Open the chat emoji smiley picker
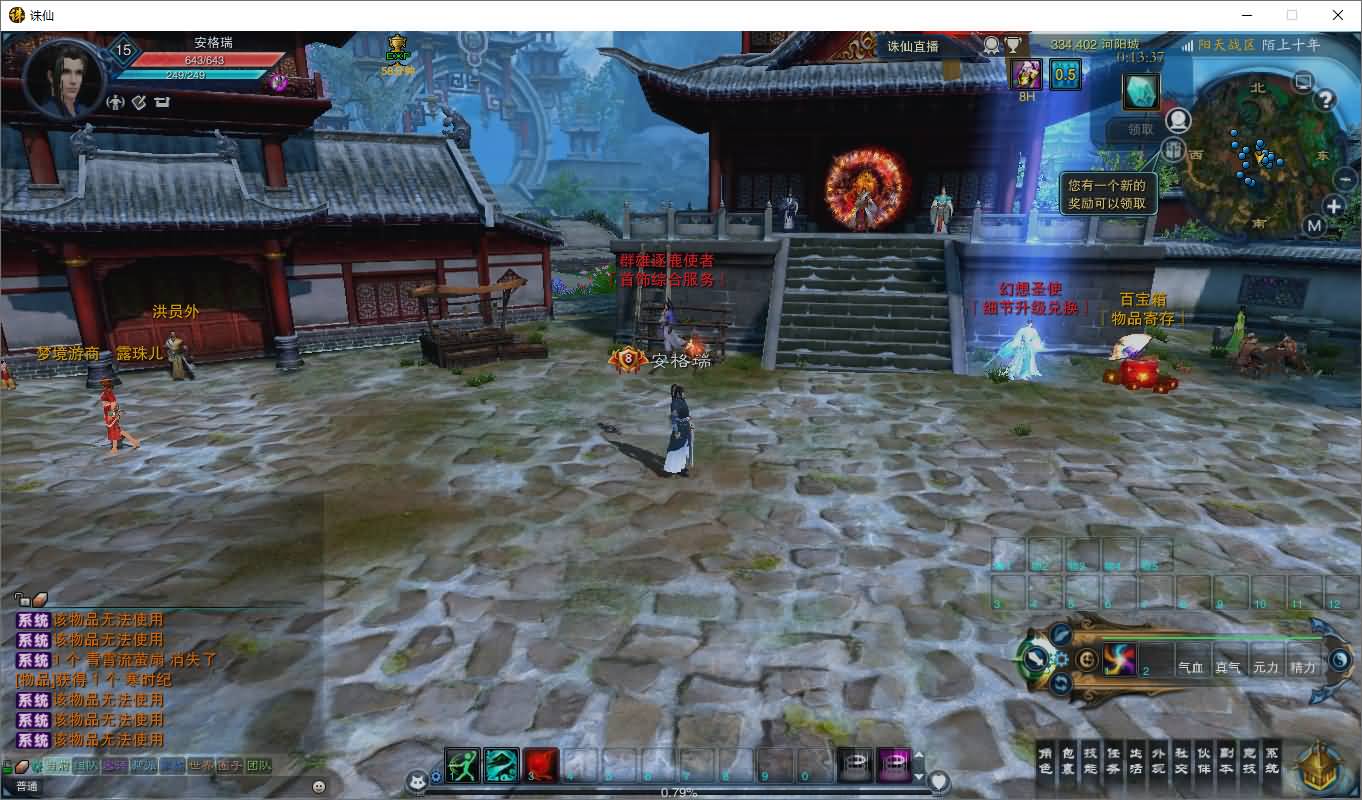Image resolution: width=1362 pixels, height=800 pixels. coord(319,787)
